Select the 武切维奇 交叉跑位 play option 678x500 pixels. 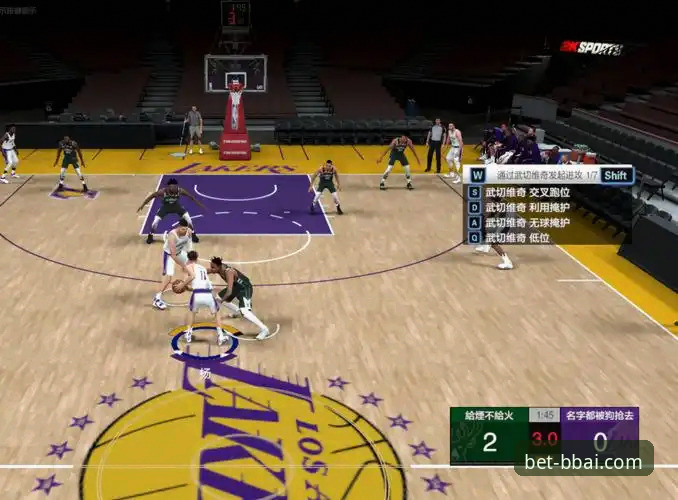[x=528, y=192]
